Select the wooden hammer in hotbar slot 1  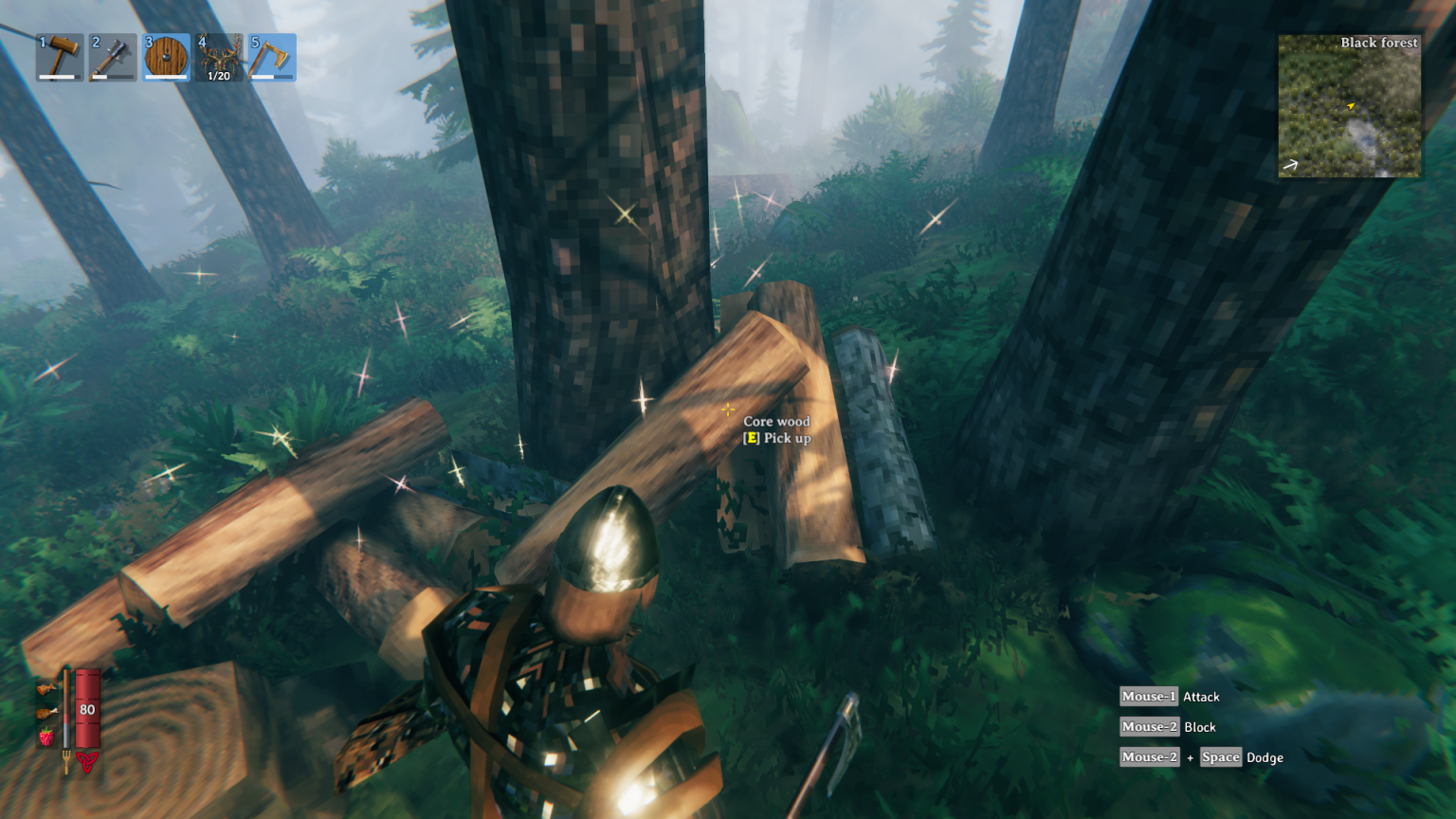(x=60, y=58)
